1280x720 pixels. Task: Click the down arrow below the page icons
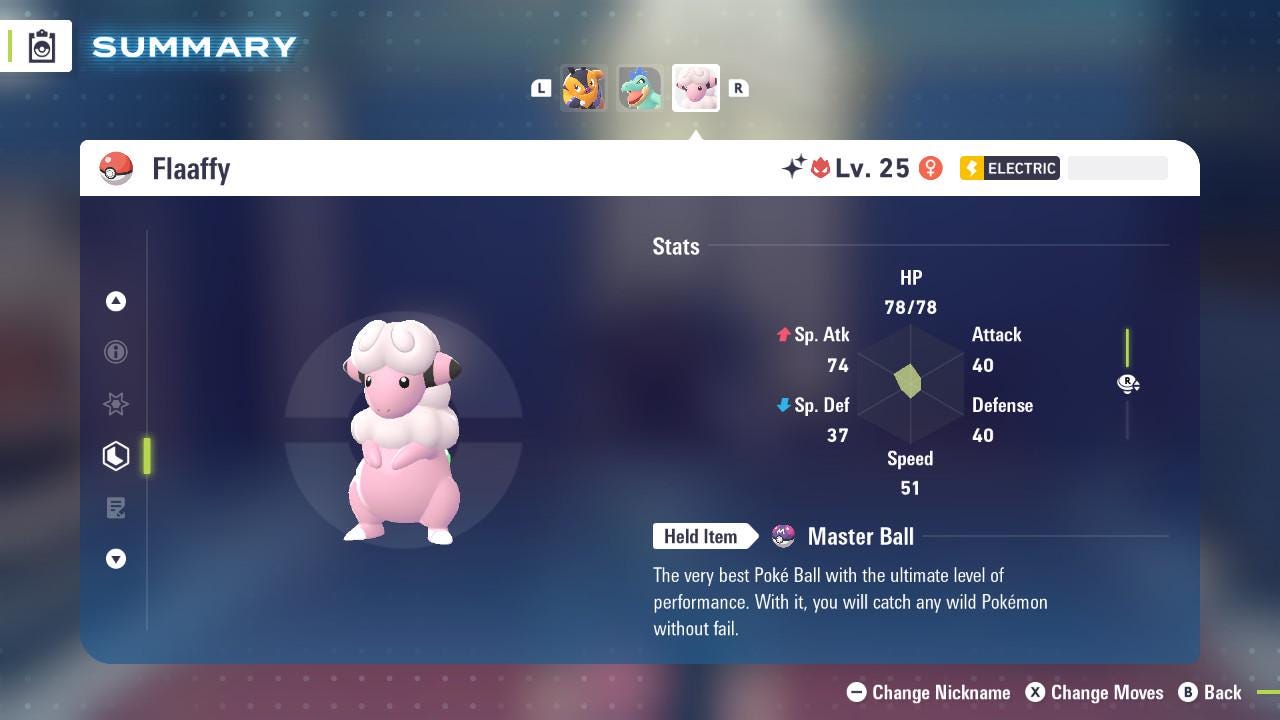tap(116, 559)
